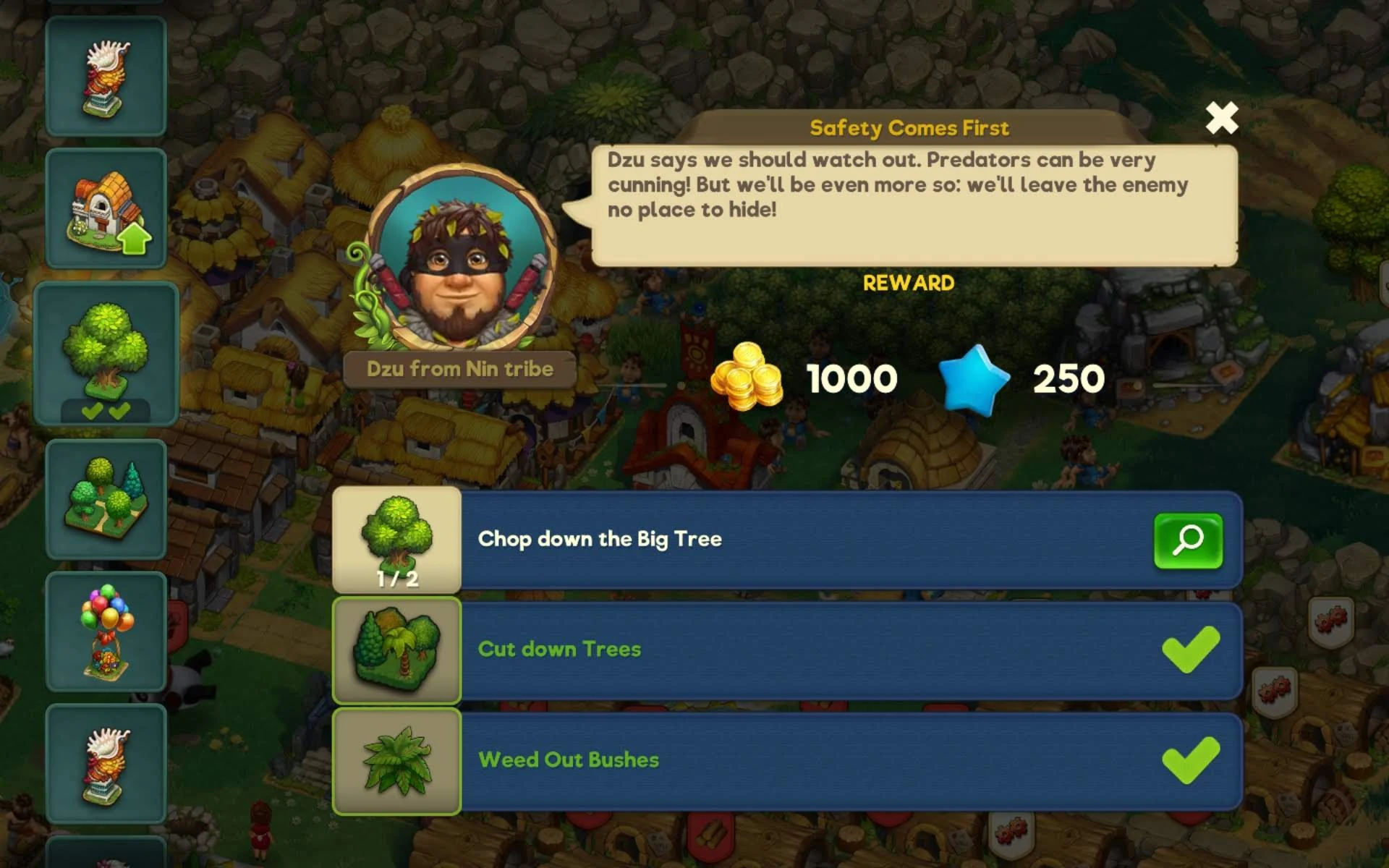Select the bottom rooster statue quest icon
The width and height of the screenshot is (1389, 868).
(106, 763)
